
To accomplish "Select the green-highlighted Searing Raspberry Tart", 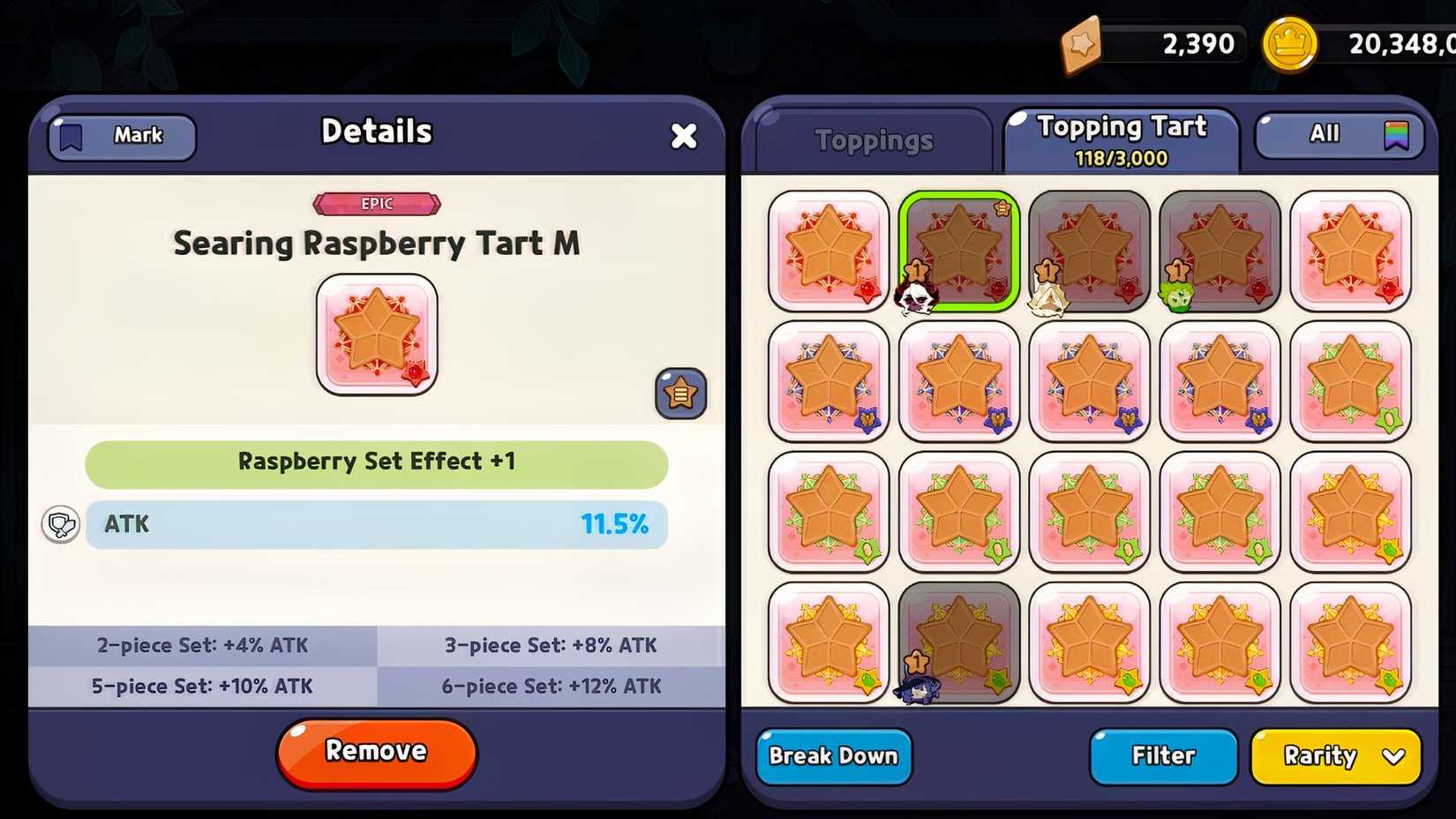I will (959, 250).
